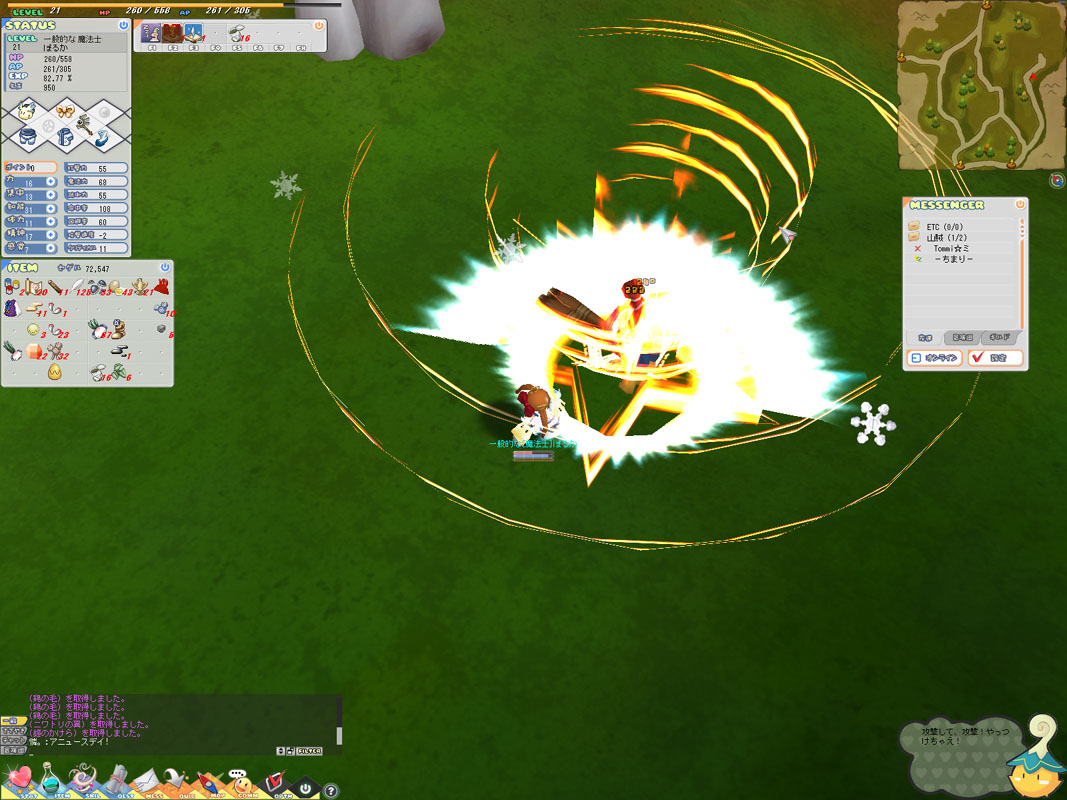Close the STATUS window

pyautogui.click(x=123, y=25)
